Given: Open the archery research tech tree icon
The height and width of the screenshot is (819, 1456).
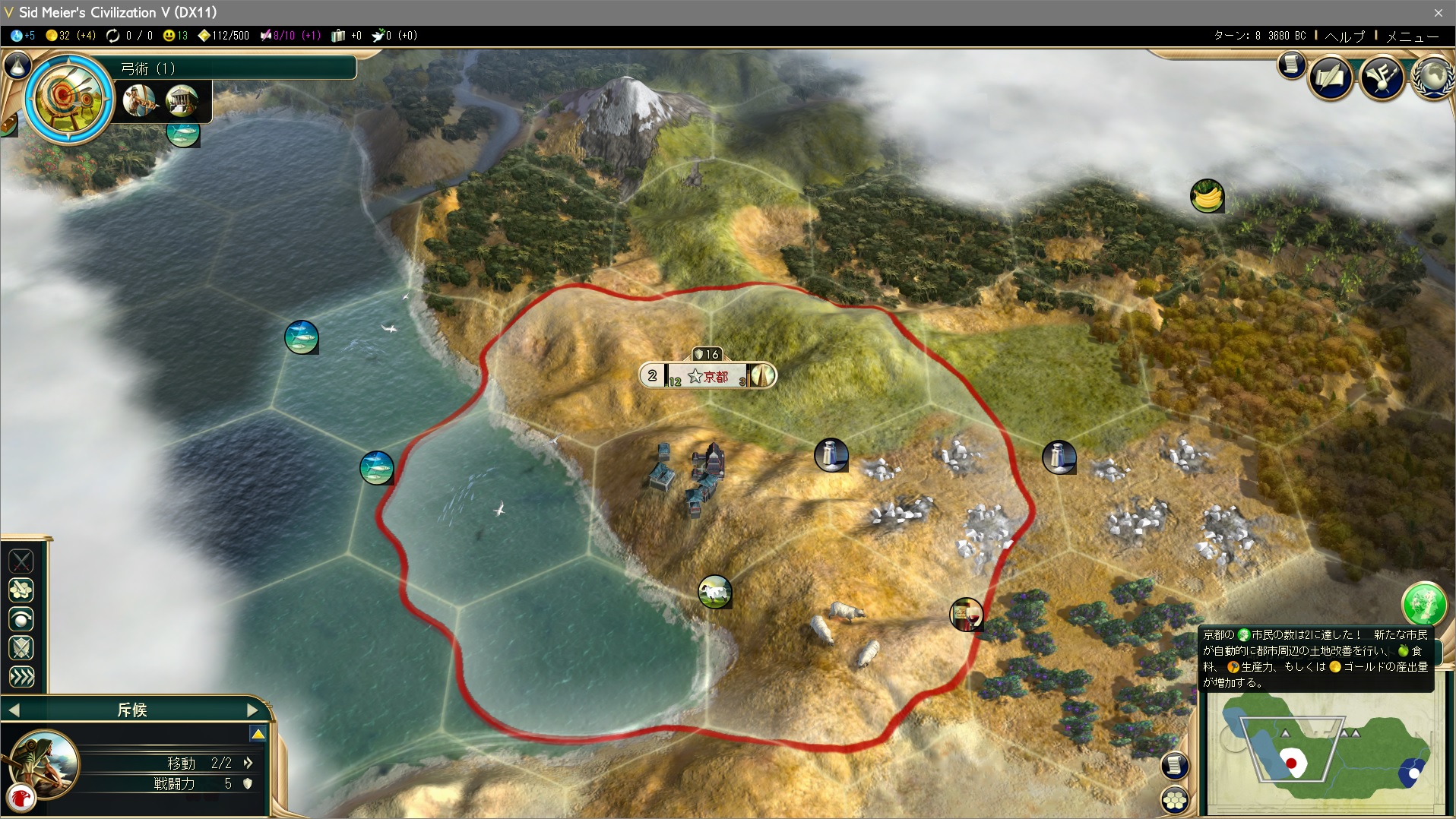Looking at the screenshot, I should click(x=68, y=97).
